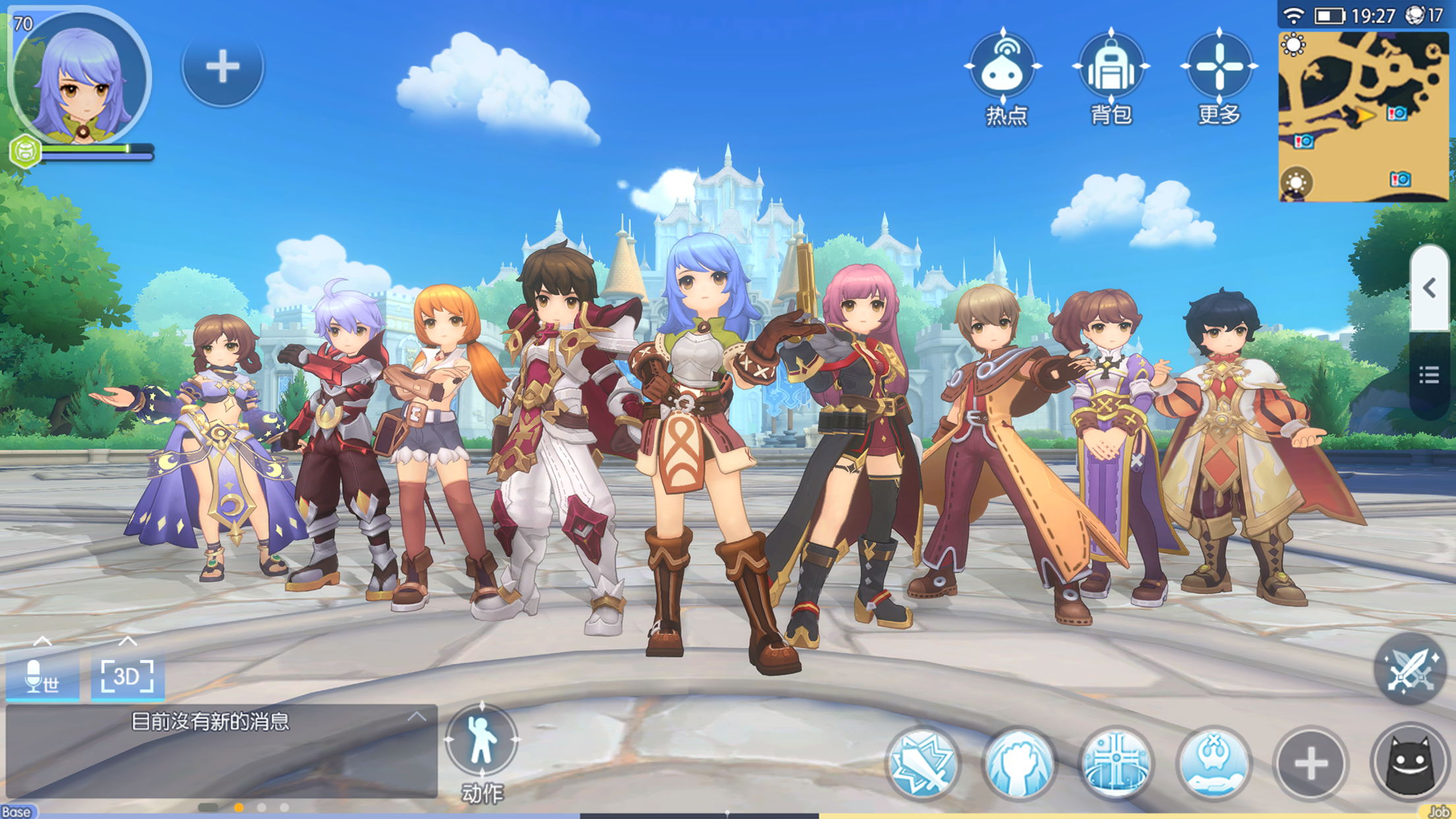Open the 背包 backpack inventory
The height and width of the screenshot is (819, 1456).
point(1110,69)
